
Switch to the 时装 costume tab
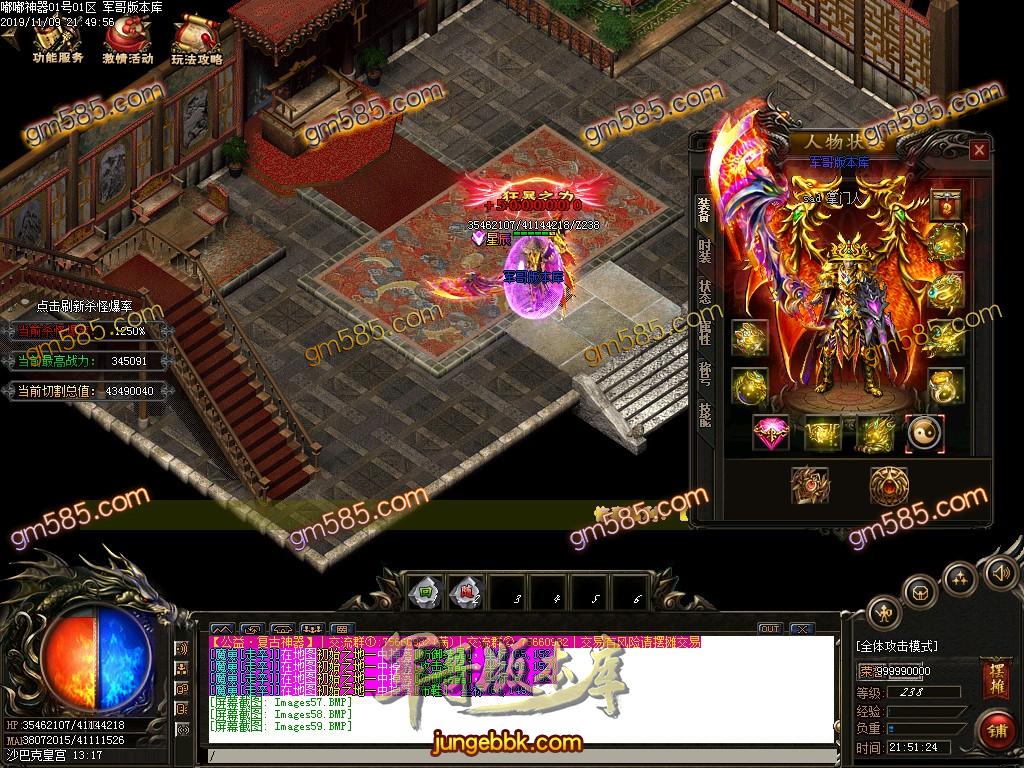coord(705,250)
